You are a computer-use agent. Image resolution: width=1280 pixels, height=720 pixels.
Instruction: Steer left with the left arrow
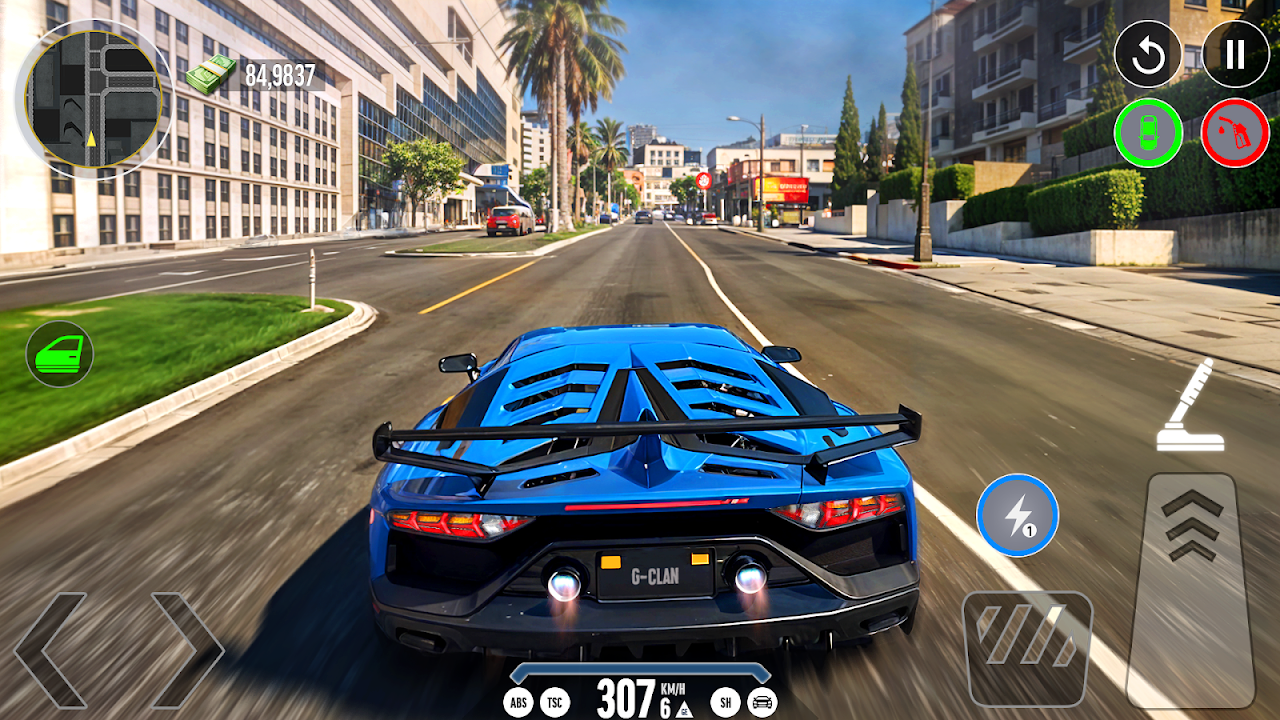point(50,650)
